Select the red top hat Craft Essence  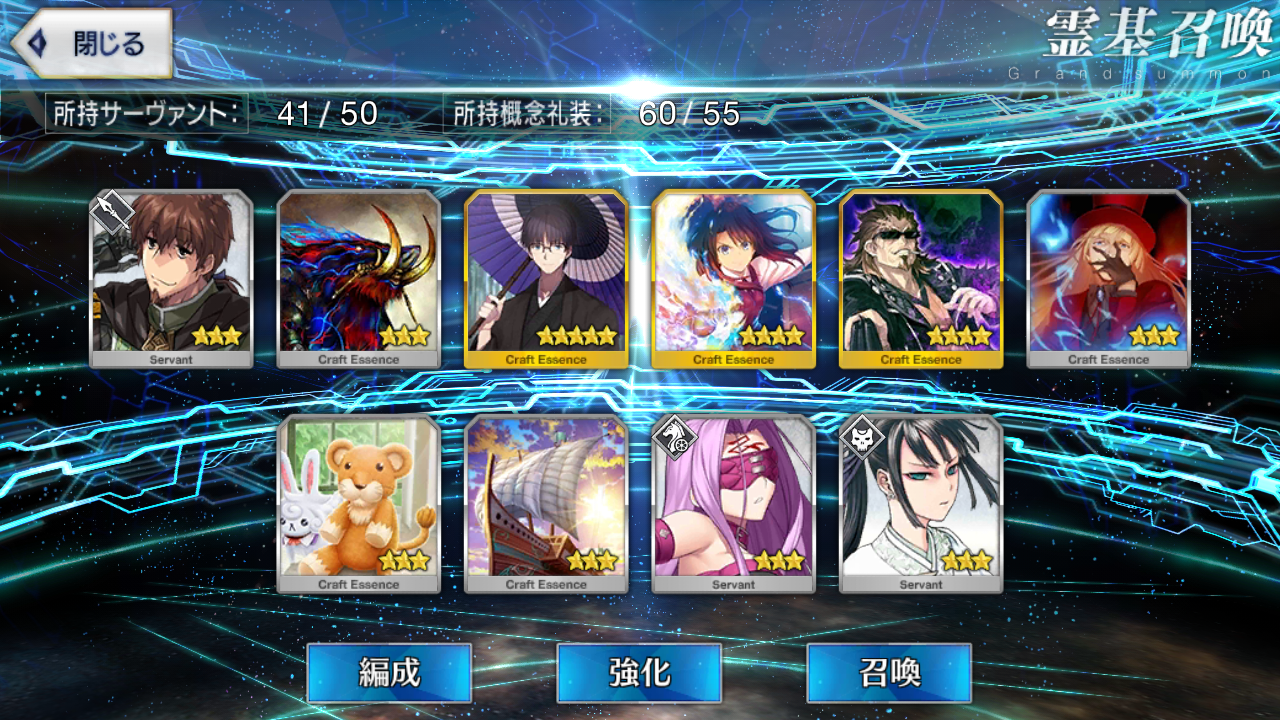pyautogui.click(x=1108, y=278)
